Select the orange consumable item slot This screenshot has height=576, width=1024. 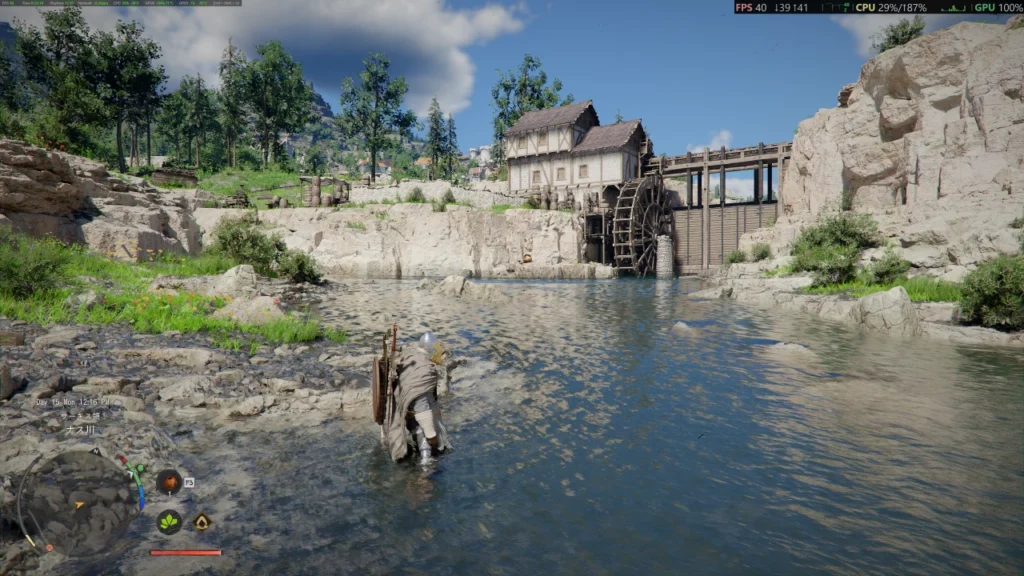tap(169, 482)
